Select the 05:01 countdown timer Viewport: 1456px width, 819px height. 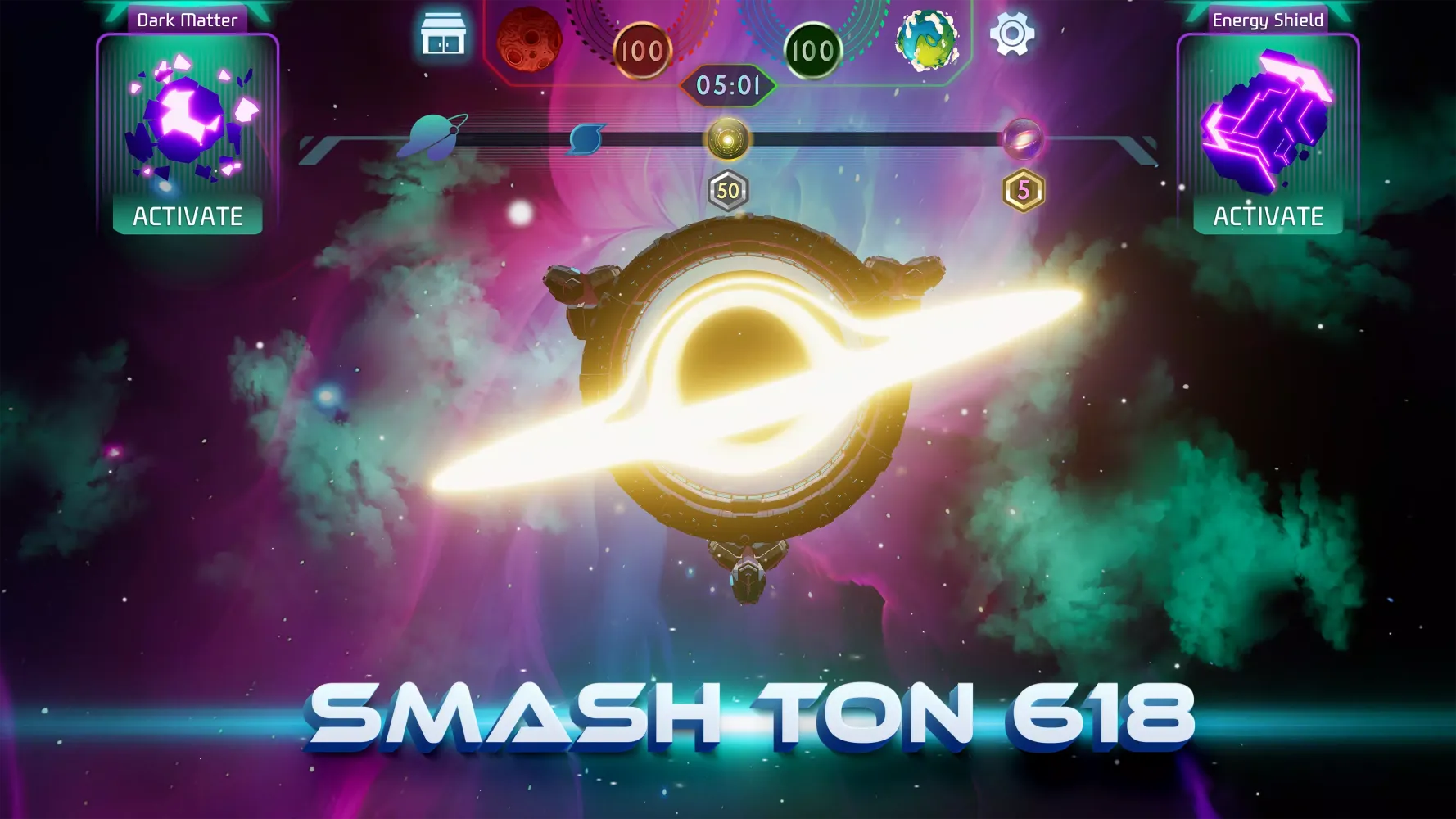pyautogui.click(x=728, y=83)
